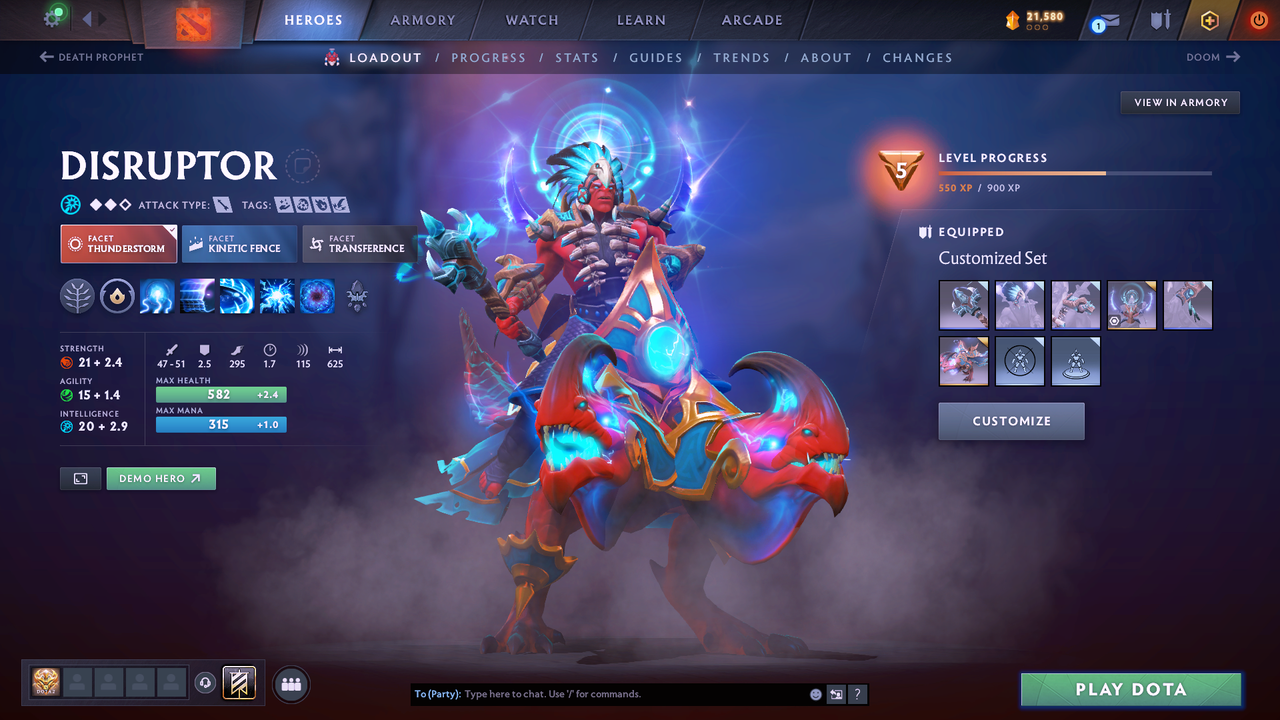This screenshot has width=1280, height=720.
Task: Click the Customize button
Action: (x=1011, y=421)
